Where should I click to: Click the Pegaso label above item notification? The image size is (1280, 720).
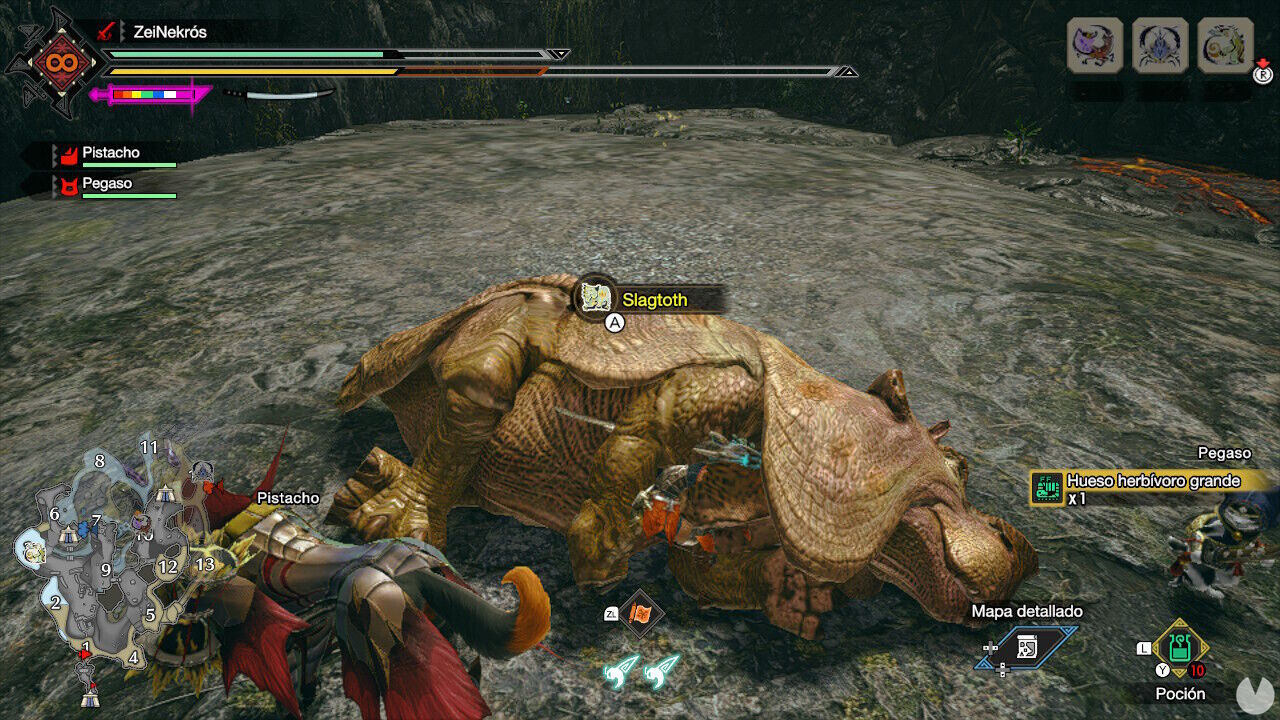1225,453
